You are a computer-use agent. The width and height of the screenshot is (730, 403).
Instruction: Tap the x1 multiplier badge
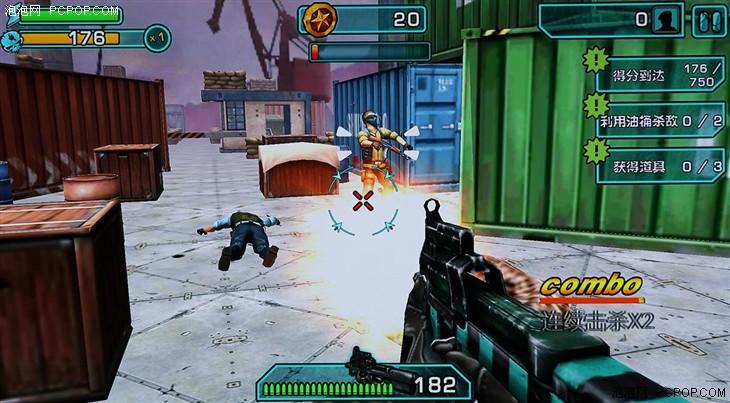pyautogui.click(x=157, y=38)
